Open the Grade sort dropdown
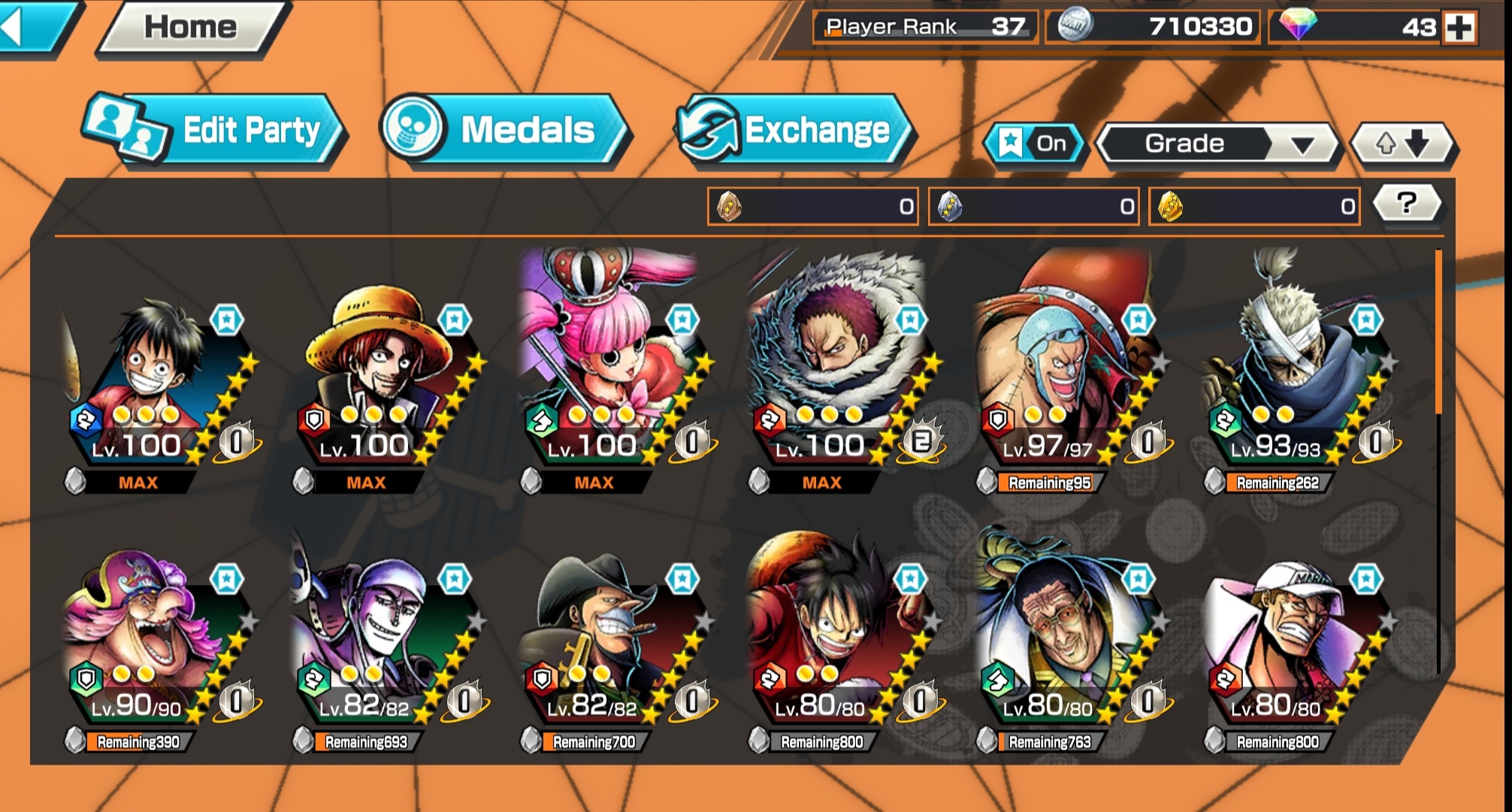The width and height of the screenshot is (1512, 812). click(1214, 143)
